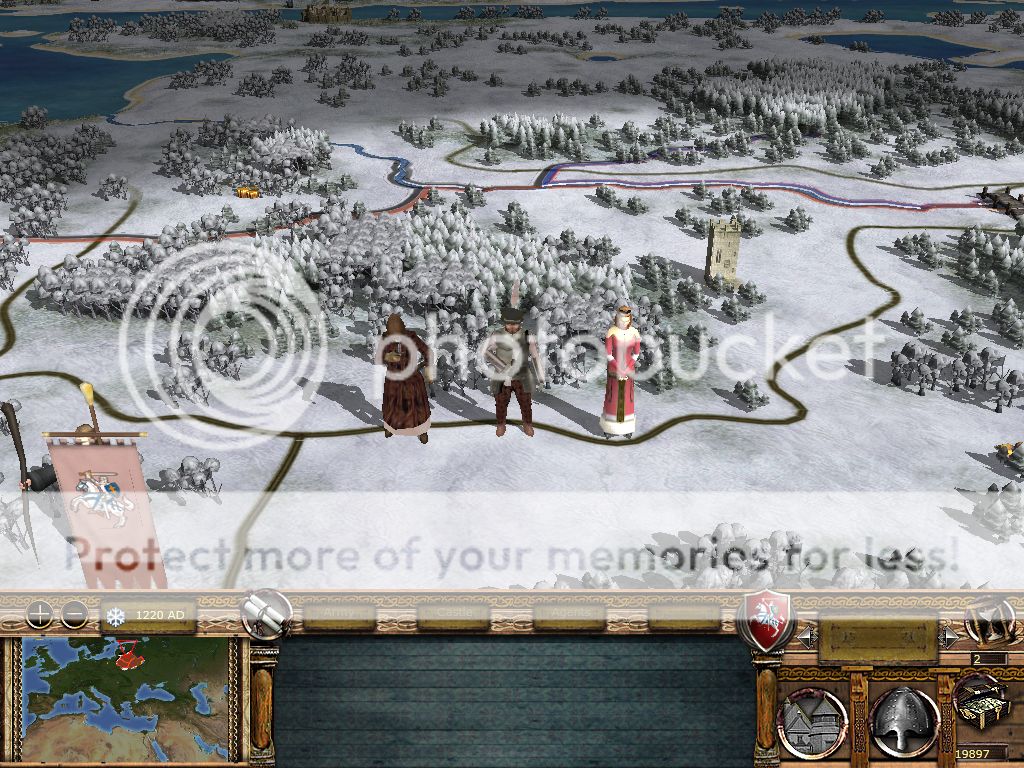
Task: Switch to the Army tab
Action: click(340, 614)
